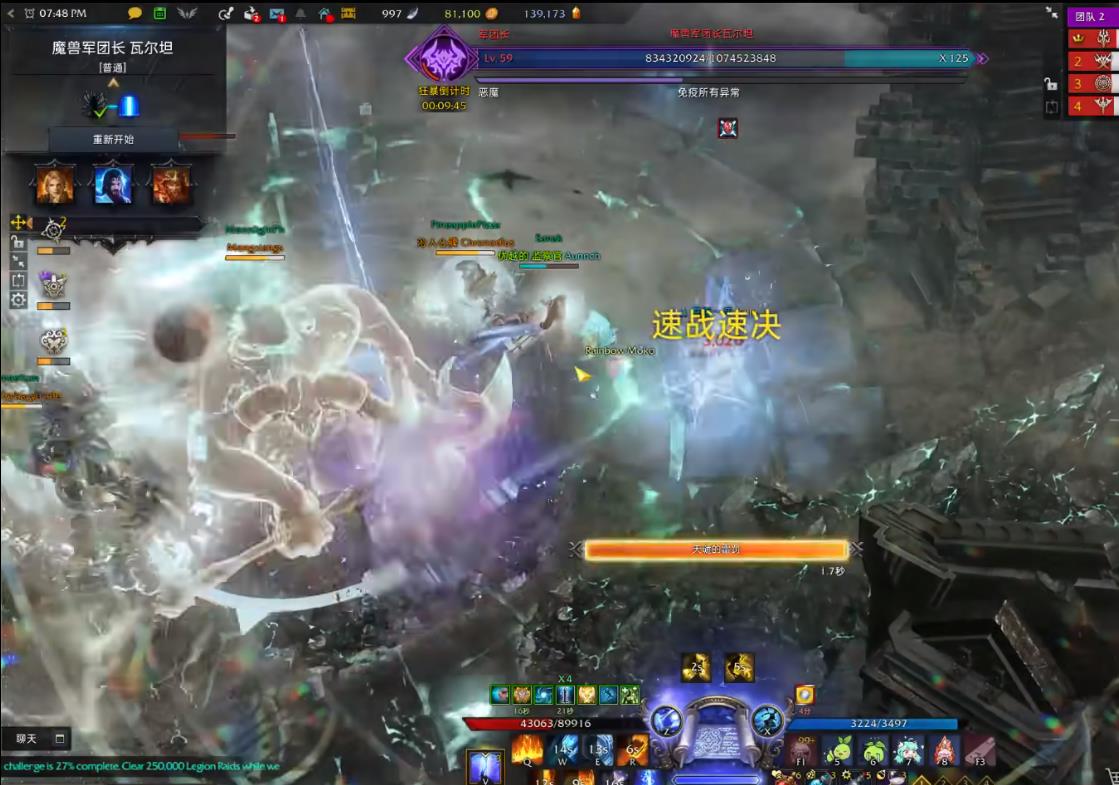Open the mail envelope icon
This screenshot has width=1119, height=785.
[x=277, y=13]
